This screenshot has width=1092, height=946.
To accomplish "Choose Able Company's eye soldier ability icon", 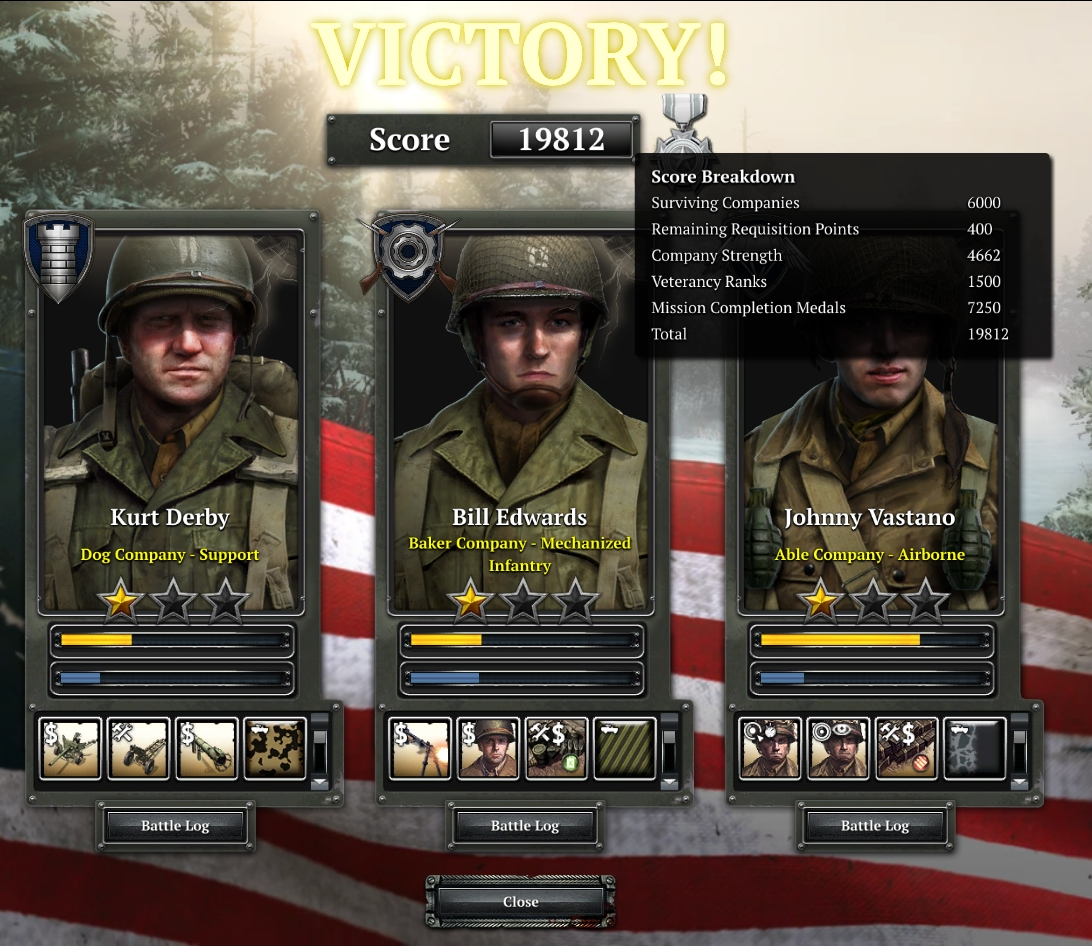I will (x=838, y=748).
